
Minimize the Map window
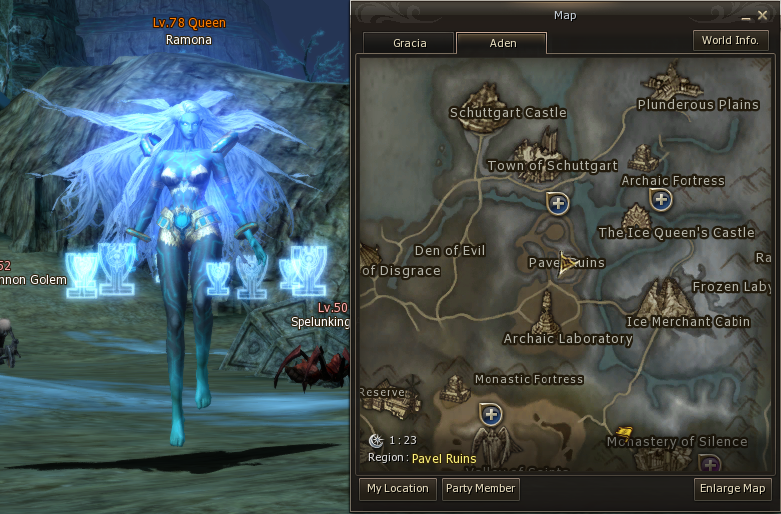point(746,16)
